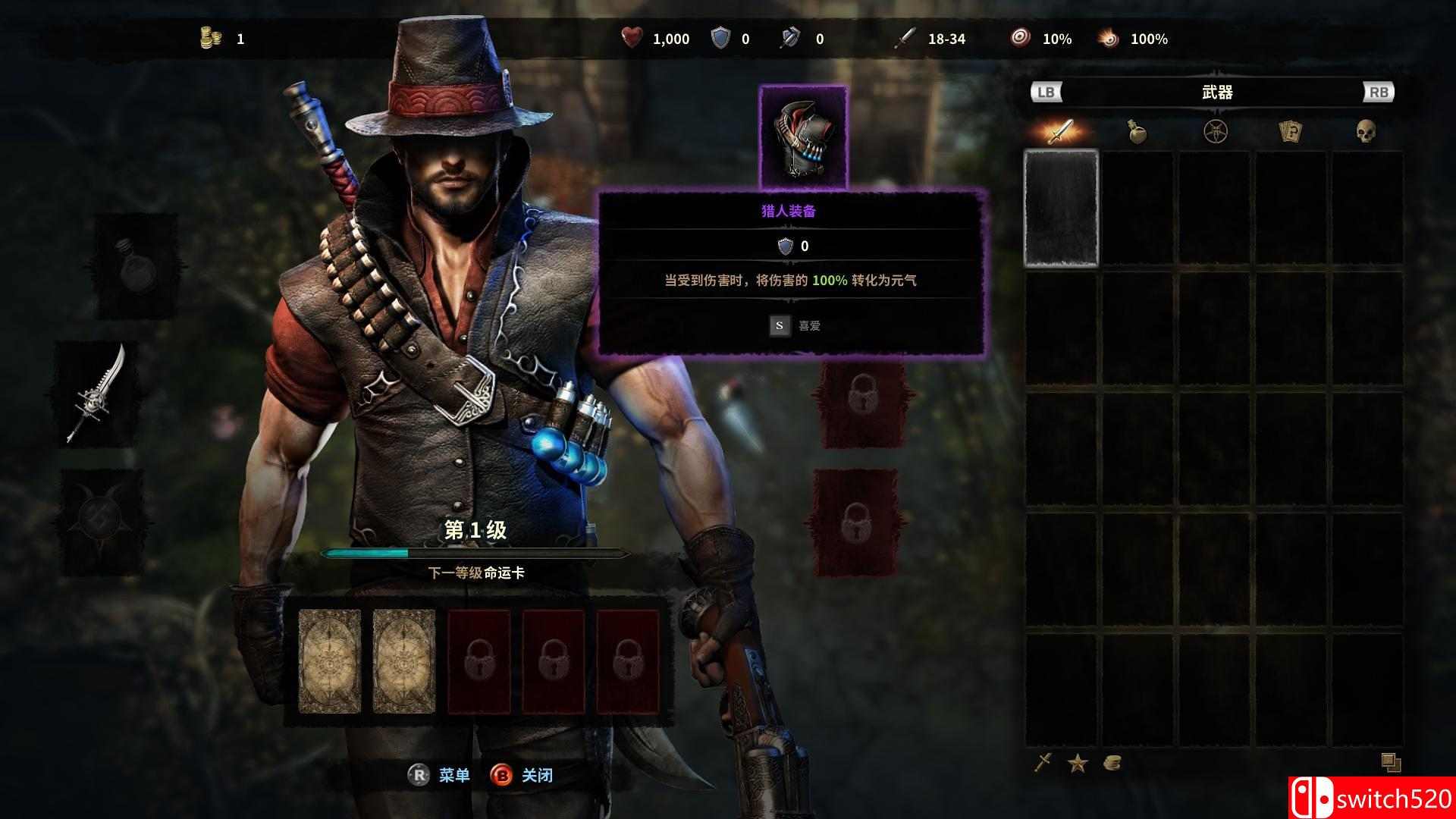Switch to the potion consumables tab
1456x819 pixels.
point(1136,132)
